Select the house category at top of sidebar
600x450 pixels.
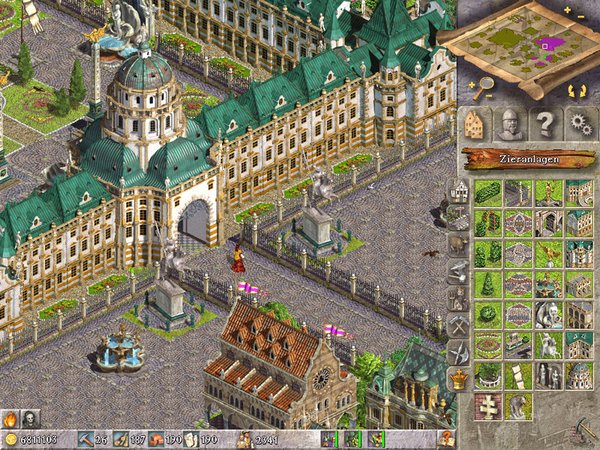458,189
